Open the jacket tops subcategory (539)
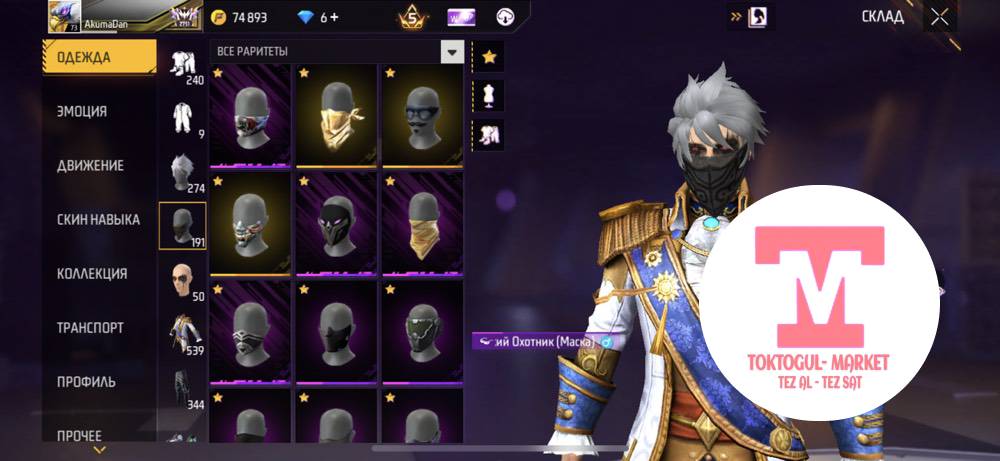This screenshot has height=461, width=1000. coord(182,334)
